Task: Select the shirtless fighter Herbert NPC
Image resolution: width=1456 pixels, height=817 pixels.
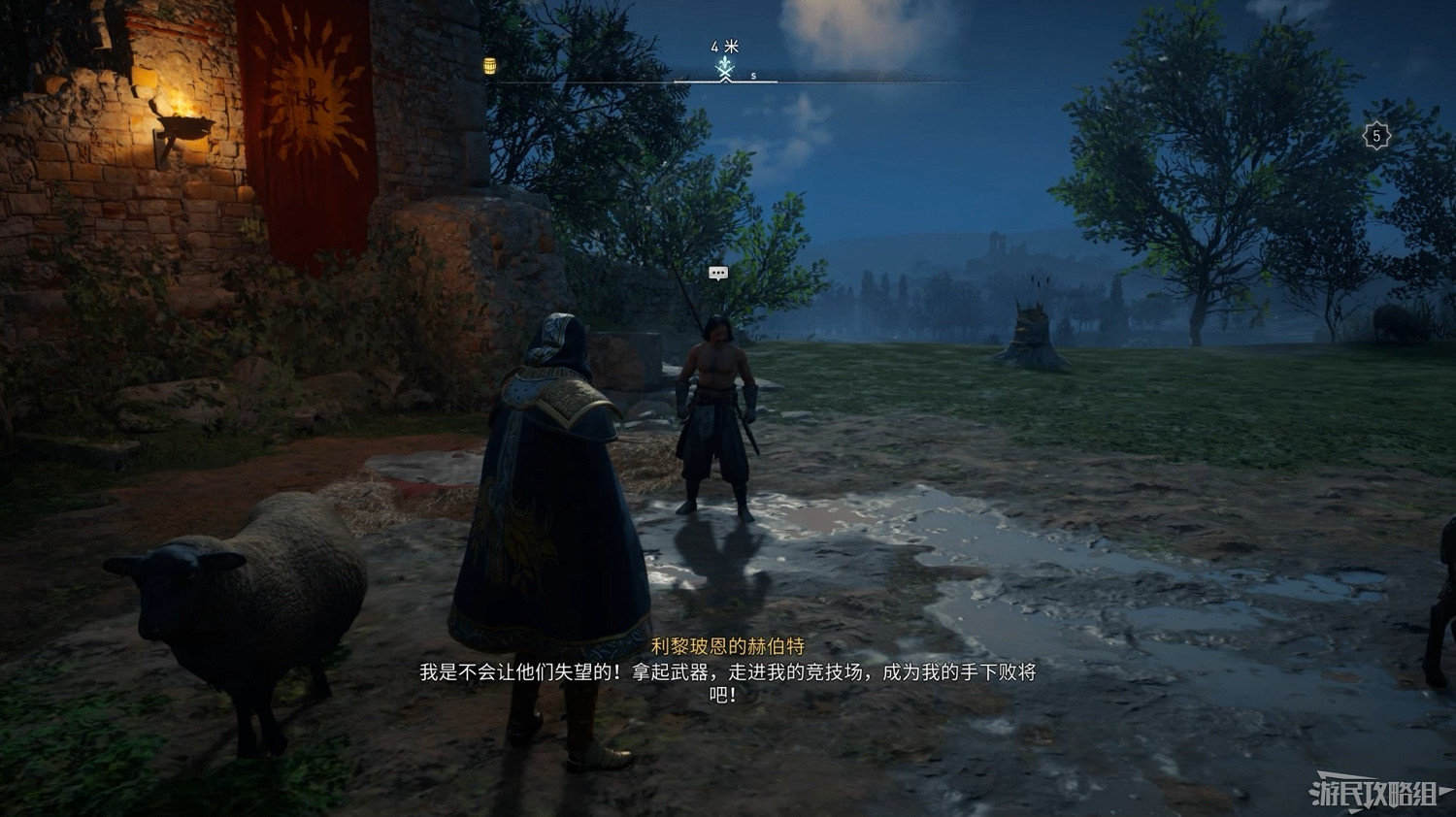Action: point(715,408)
